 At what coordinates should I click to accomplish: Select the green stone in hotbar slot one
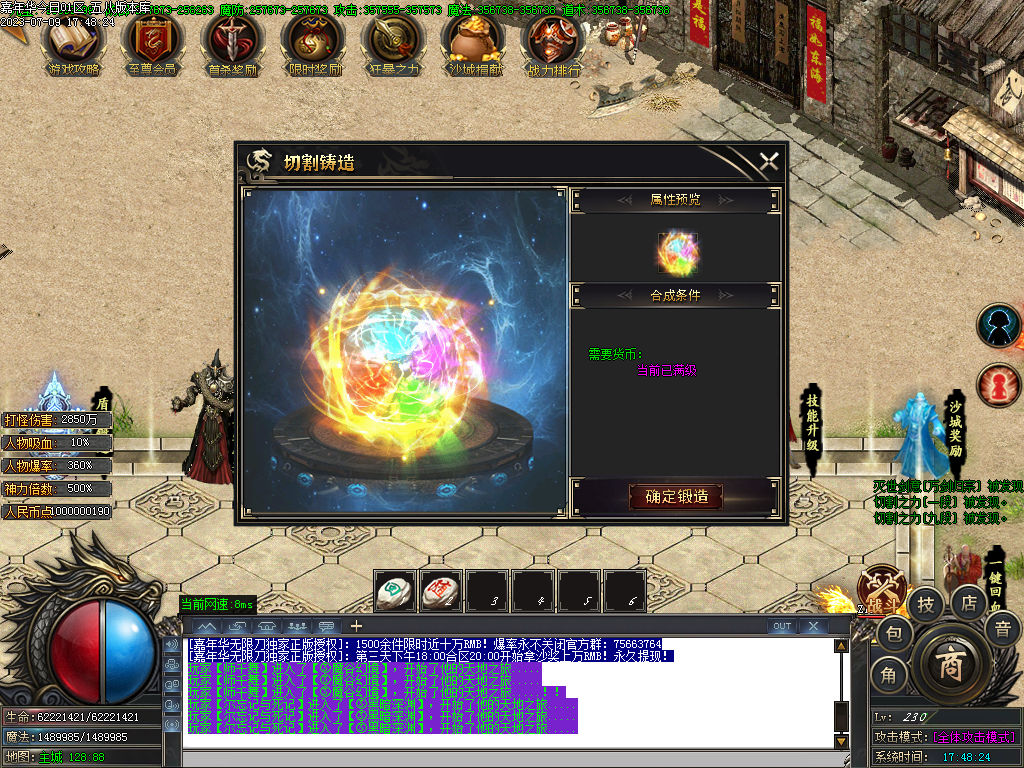[394, 590]
